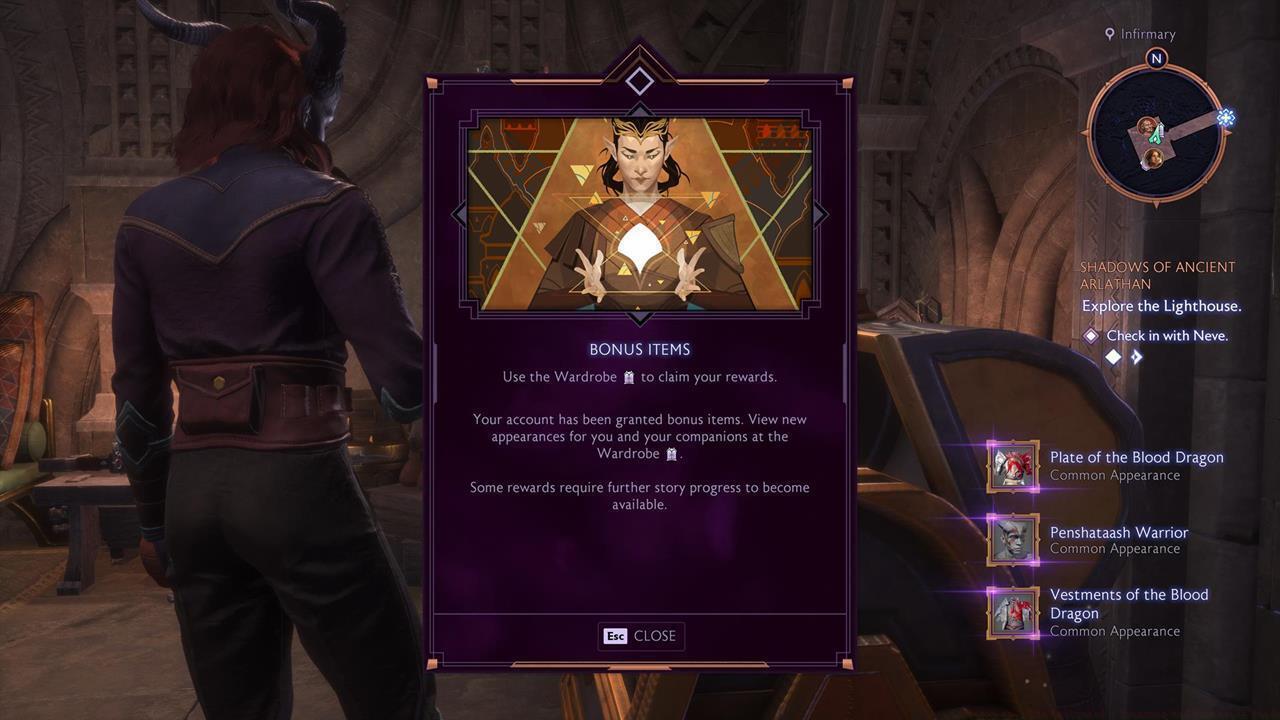The width and height of the screenshot is (1280, 720).
Task: Click the down triangle below the artwork
Action: 640,317
